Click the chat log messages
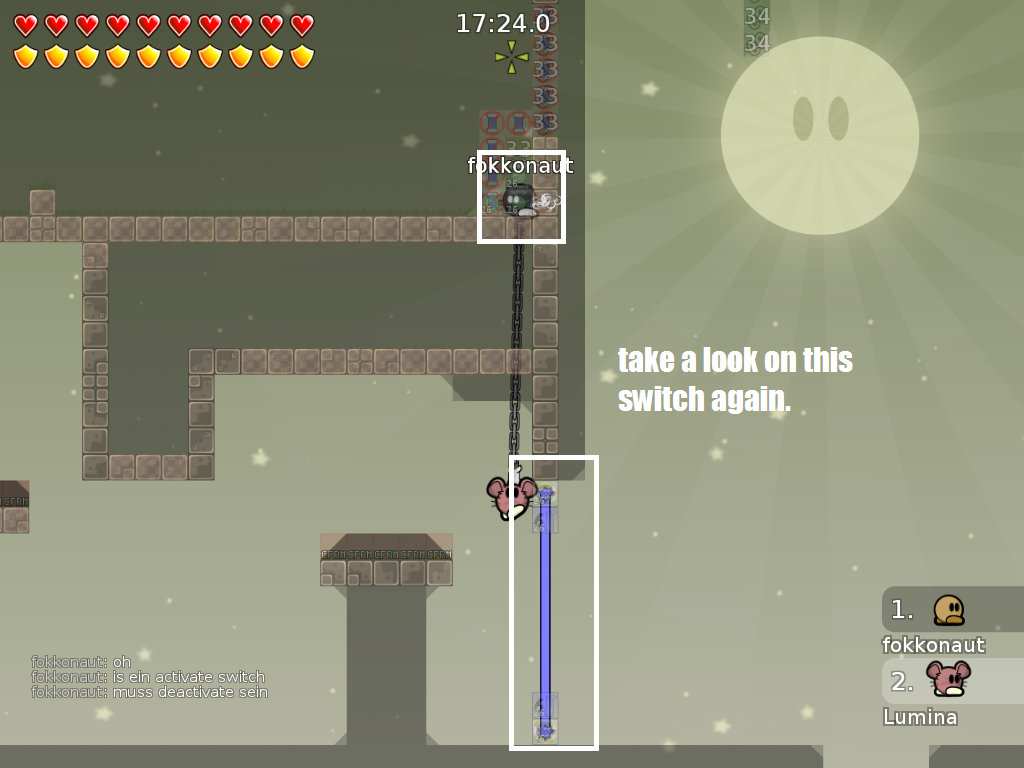 pos(149,677)
